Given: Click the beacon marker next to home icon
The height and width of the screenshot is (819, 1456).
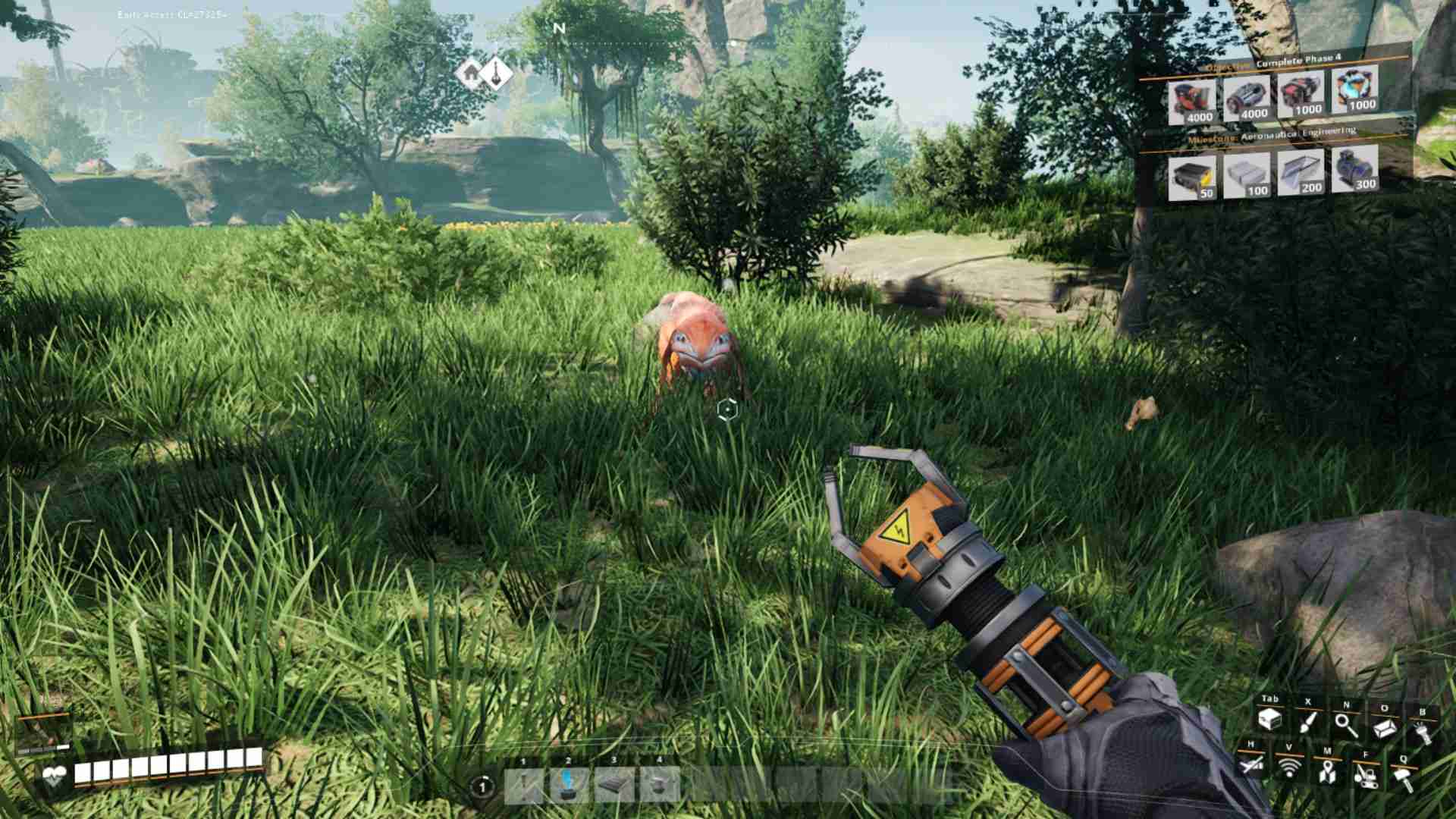Looking at the screenshot, I should 497,73.
